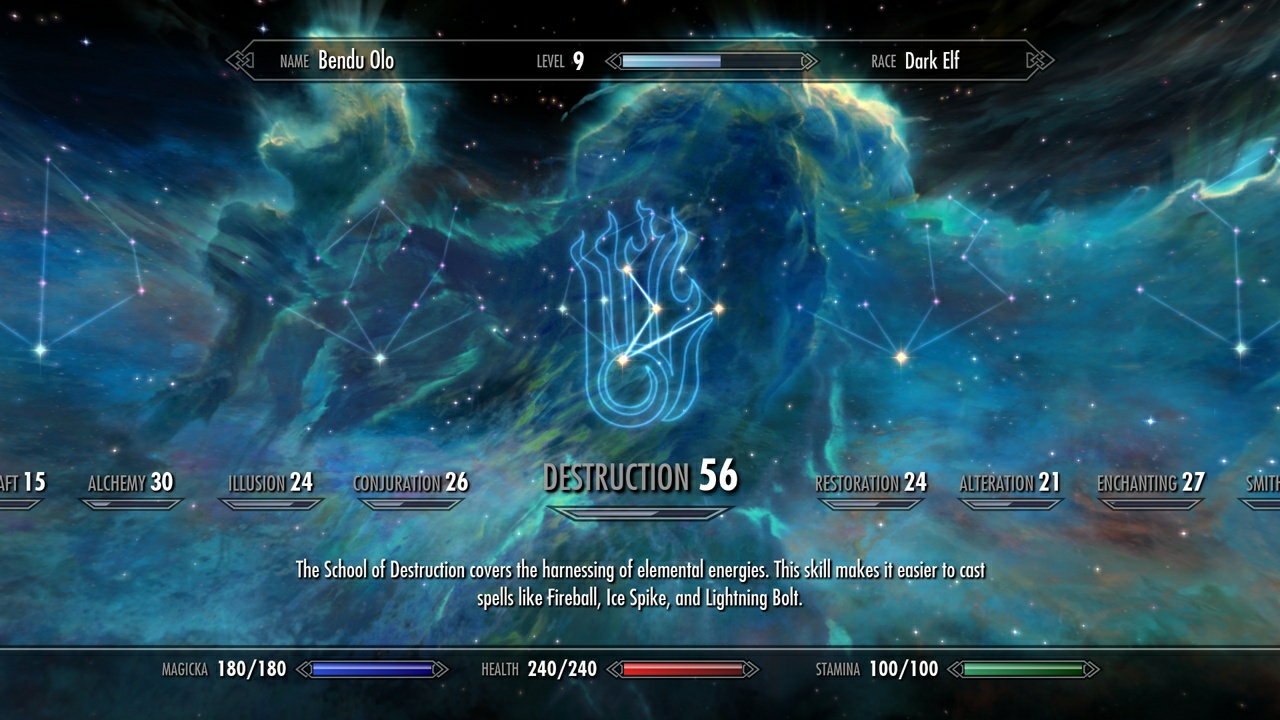Viewport: 1280px width, 720px height.
Task: Open the Restoration 24 skill tree
Action: tap(871, 484)
